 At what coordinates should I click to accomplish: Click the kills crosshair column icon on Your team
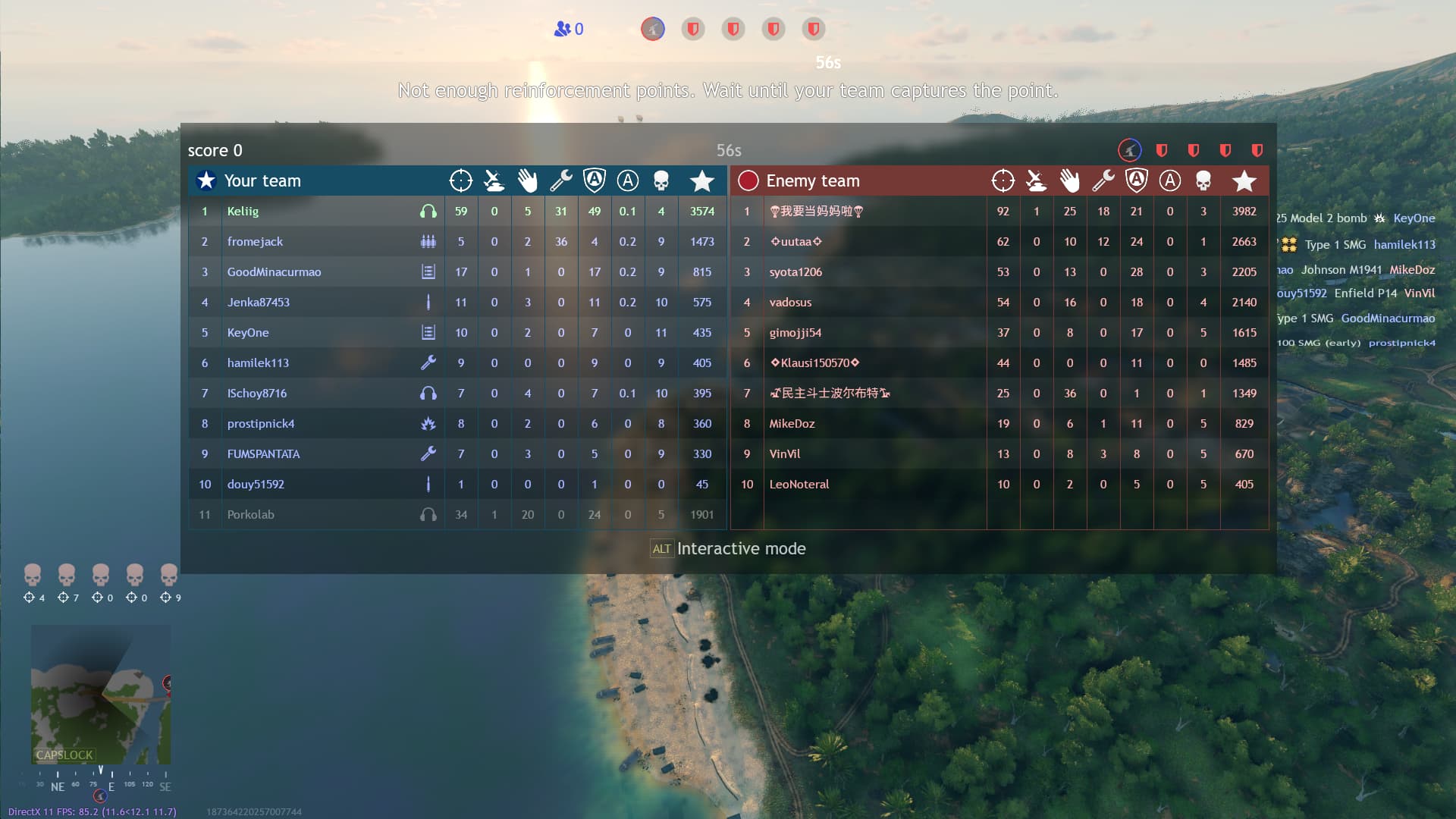[461, 180]
